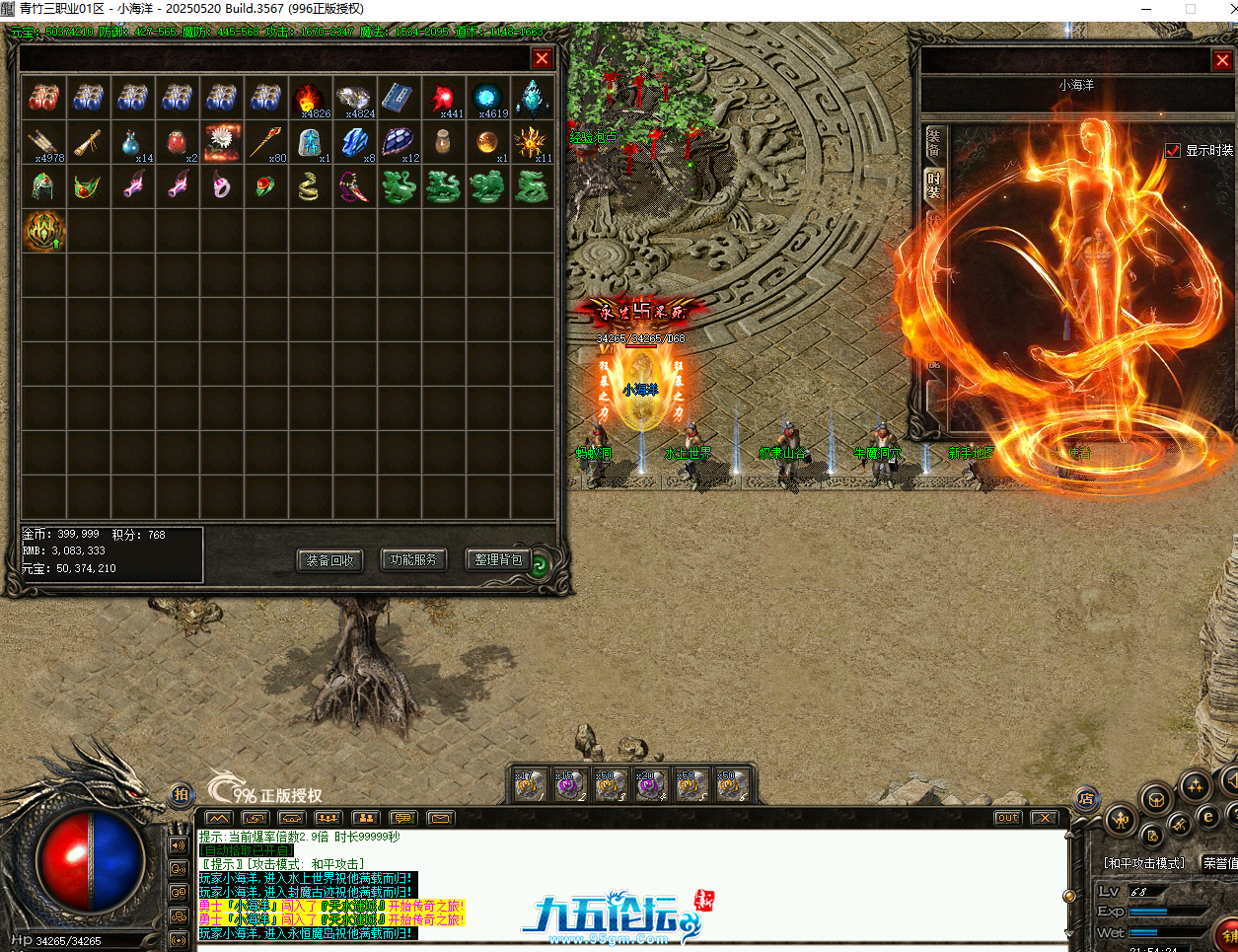Click the chat panel 'out' button
Viewport: 1238px width, 952px height.
(x=1007, y=818)
